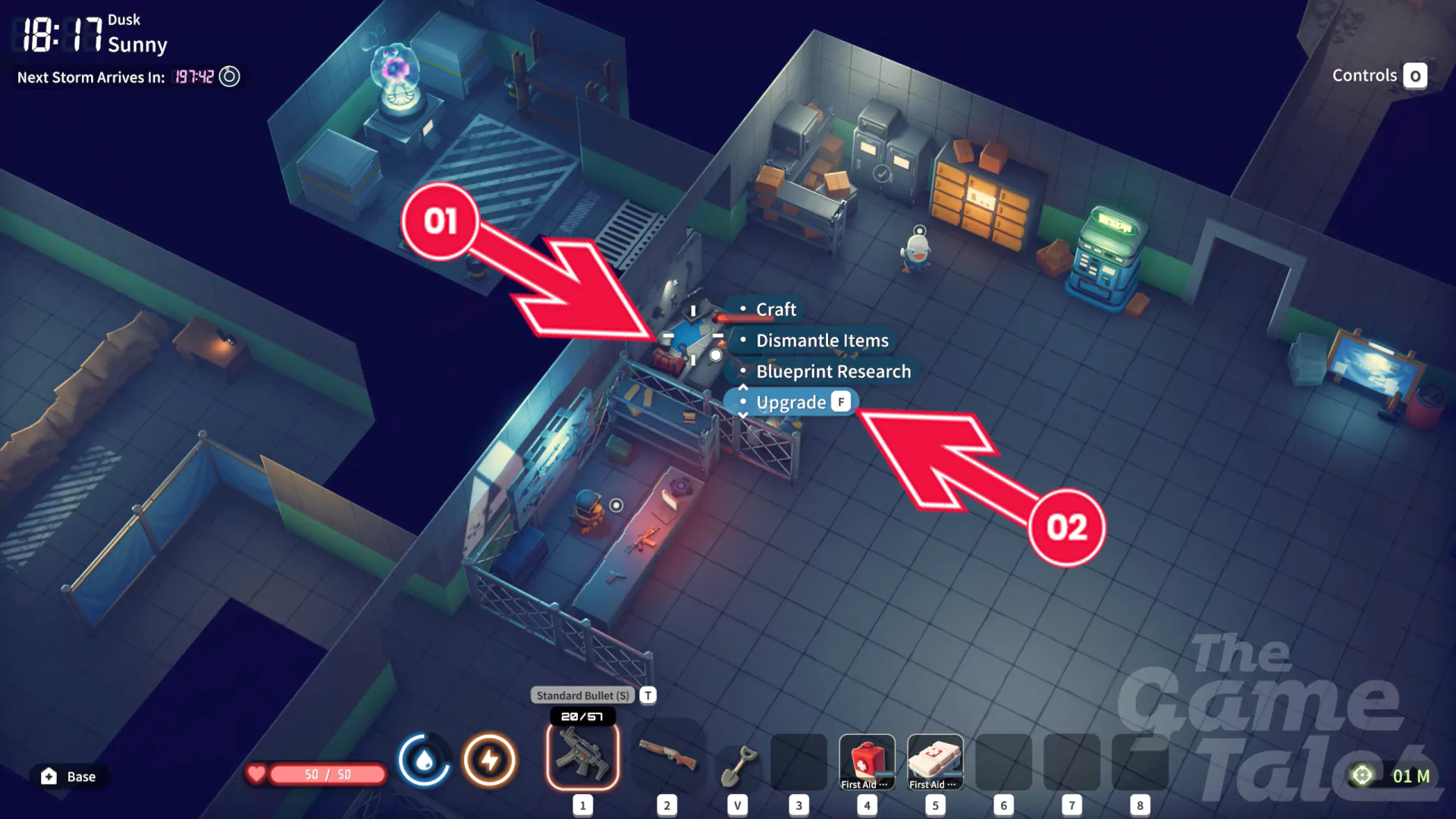Choose Craft from the workbench menu

775,309
